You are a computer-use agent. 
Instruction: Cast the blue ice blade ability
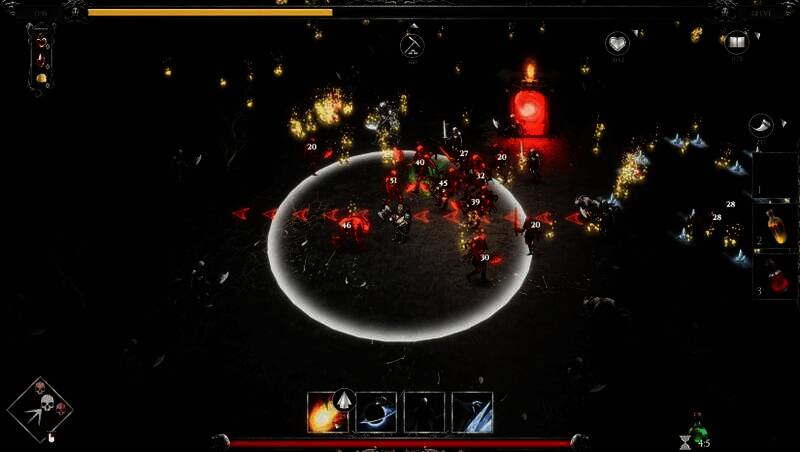pyautogui.click(x=472, y=412)
